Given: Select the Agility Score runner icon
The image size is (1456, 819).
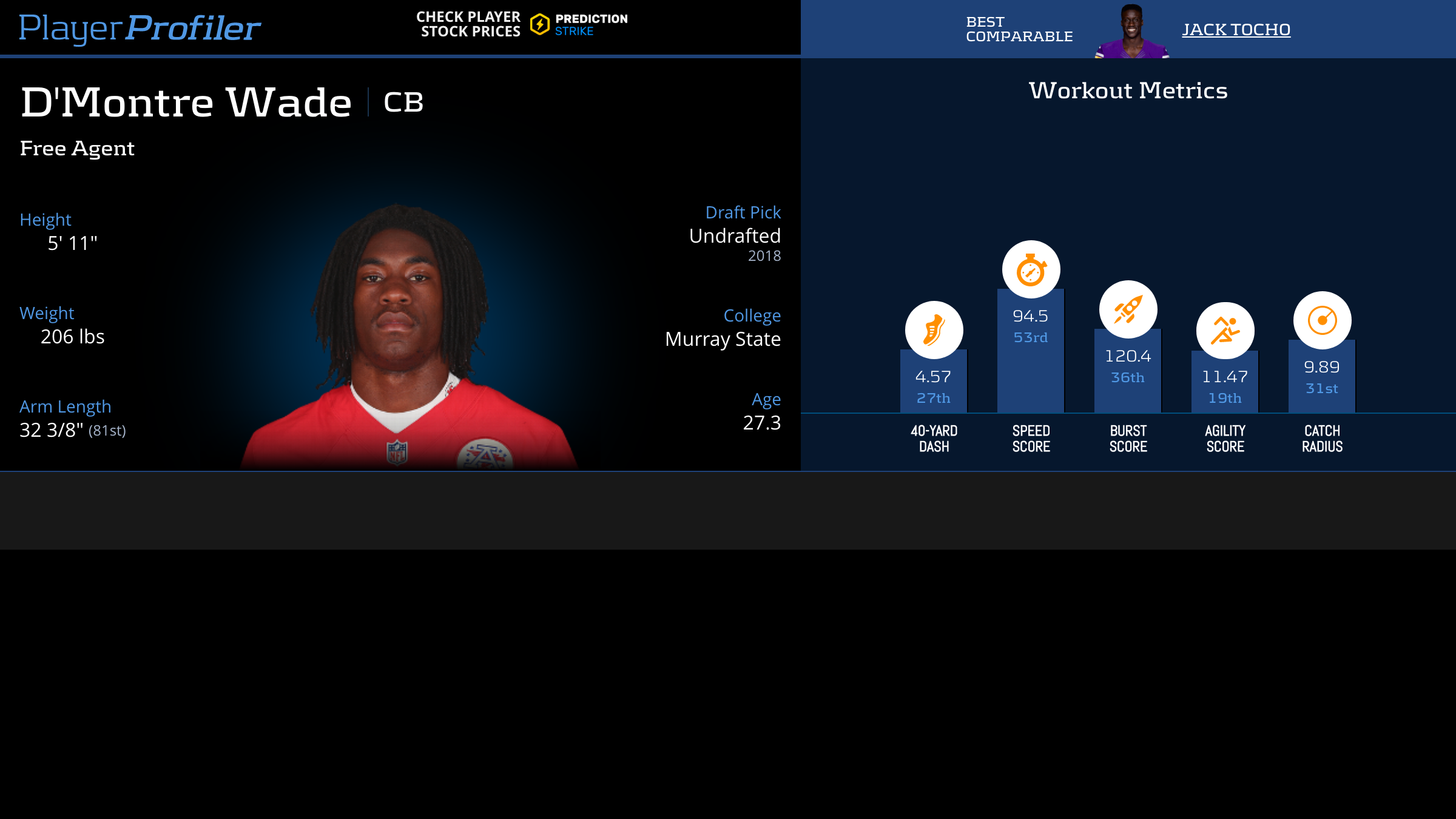Looking at the screenshot, I should click(1225, 331).
